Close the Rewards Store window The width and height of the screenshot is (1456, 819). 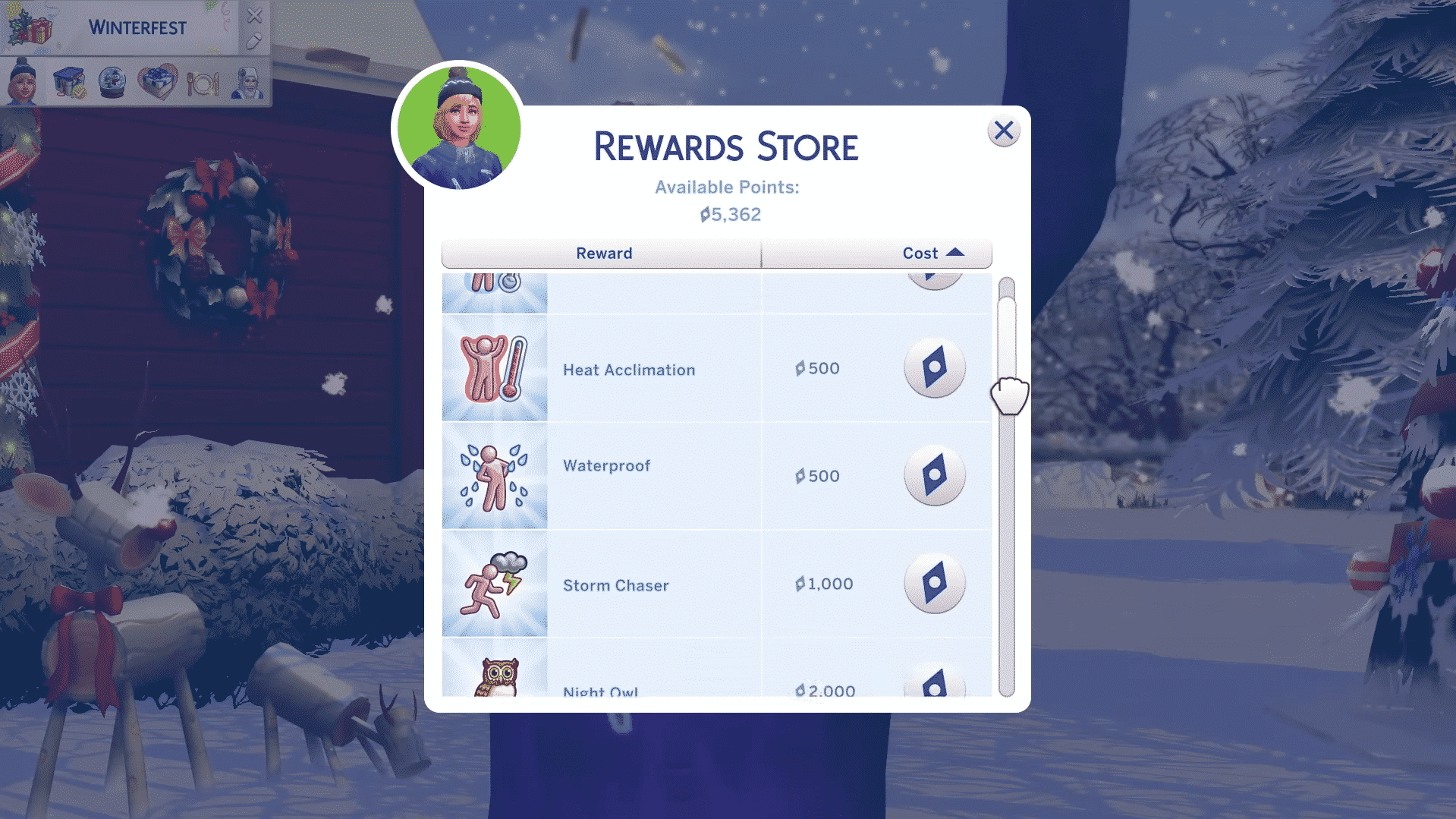(x=1003, y=131)
